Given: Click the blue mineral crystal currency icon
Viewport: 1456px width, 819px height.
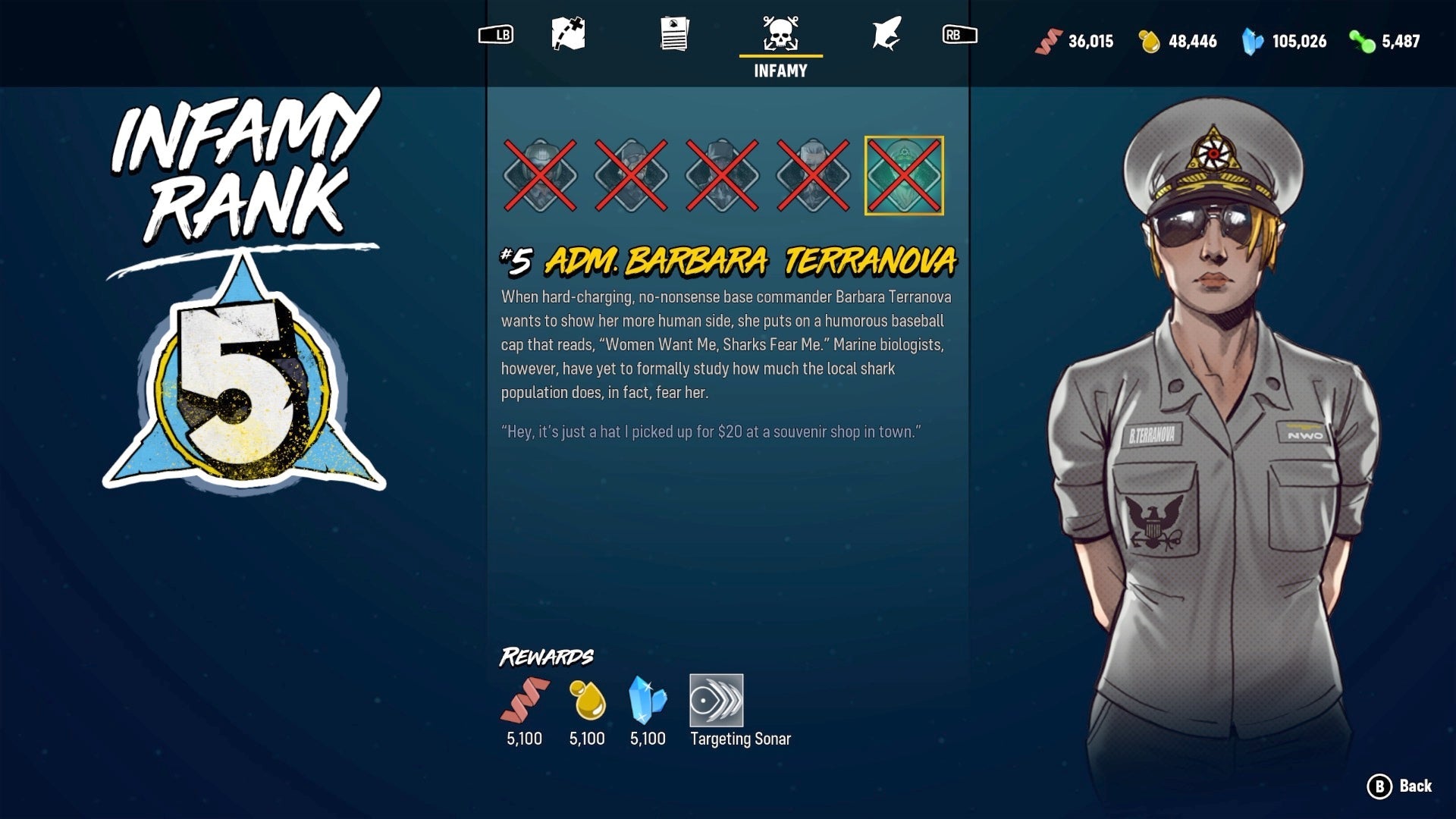Looking at the screenshot, I should (1253, 42).
